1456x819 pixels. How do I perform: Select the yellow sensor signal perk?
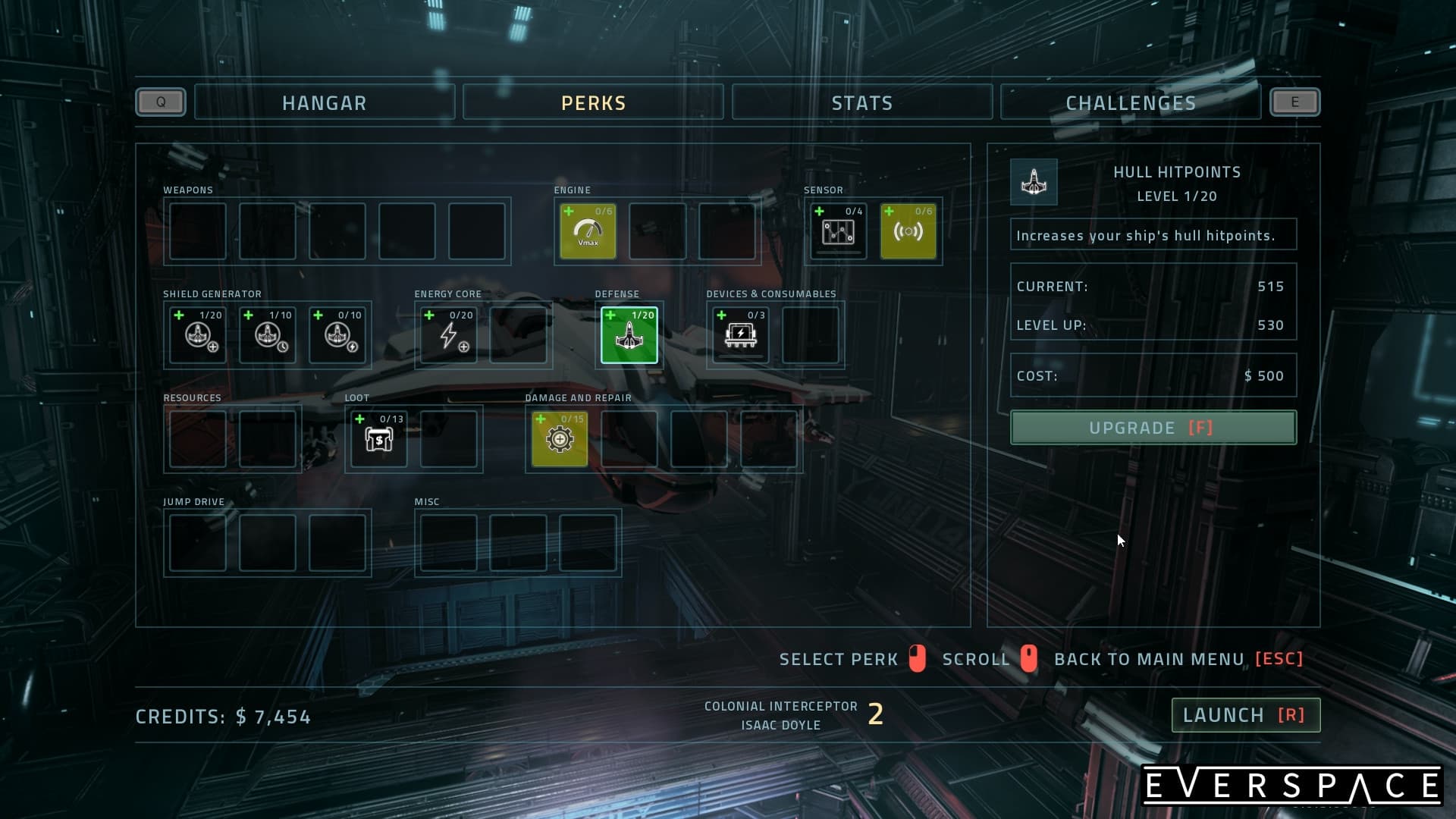coord(908,231)
